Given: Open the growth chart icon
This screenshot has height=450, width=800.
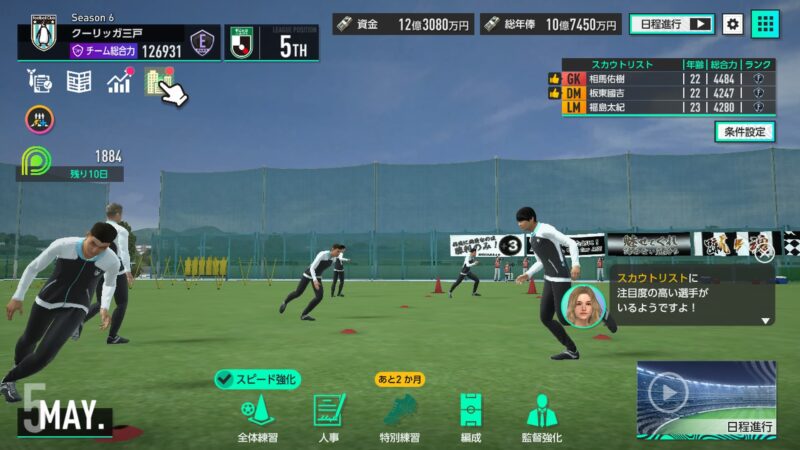Looking at the screenshot, I should (120, 82).
